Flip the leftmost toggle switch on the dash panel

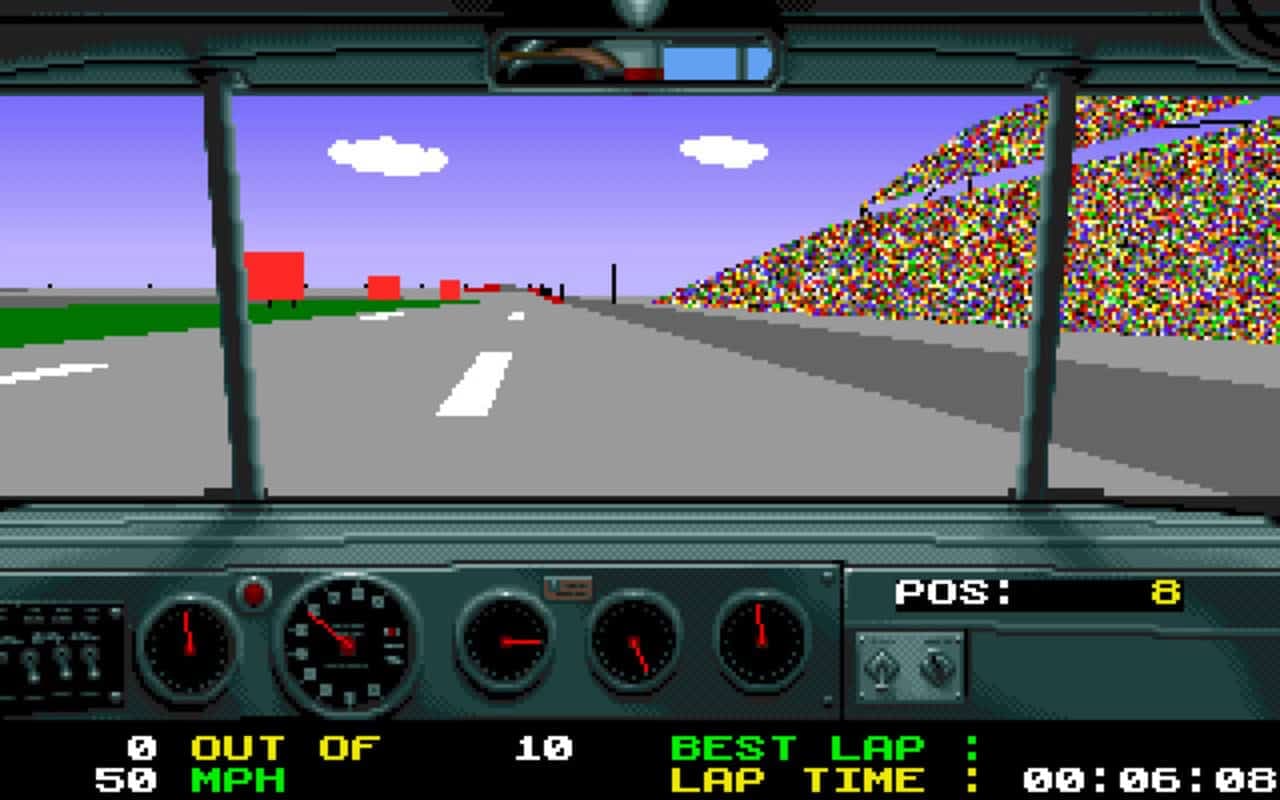tap(32, 665)
